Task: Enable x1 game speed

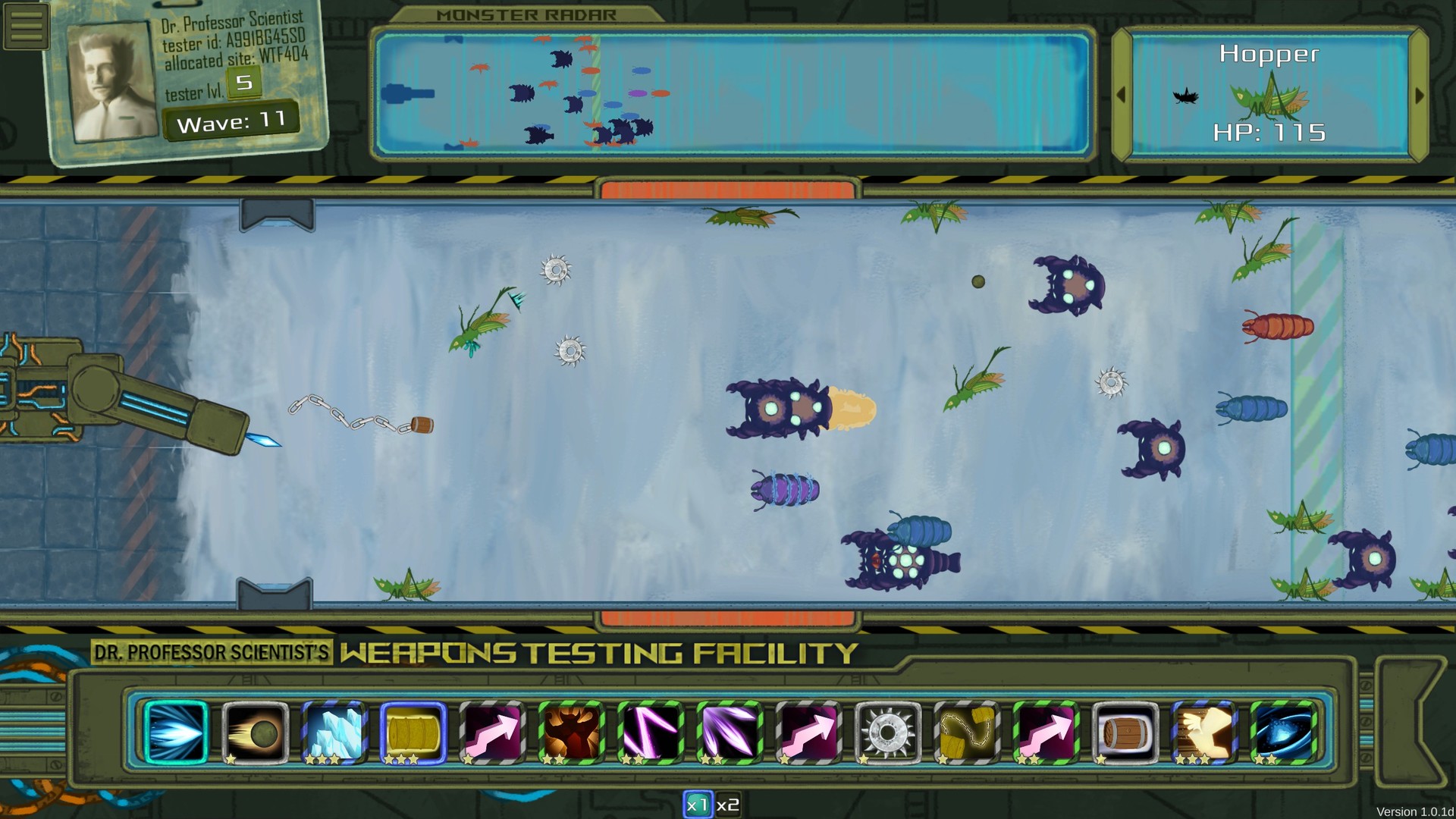Action: click(x=698, y=805)
